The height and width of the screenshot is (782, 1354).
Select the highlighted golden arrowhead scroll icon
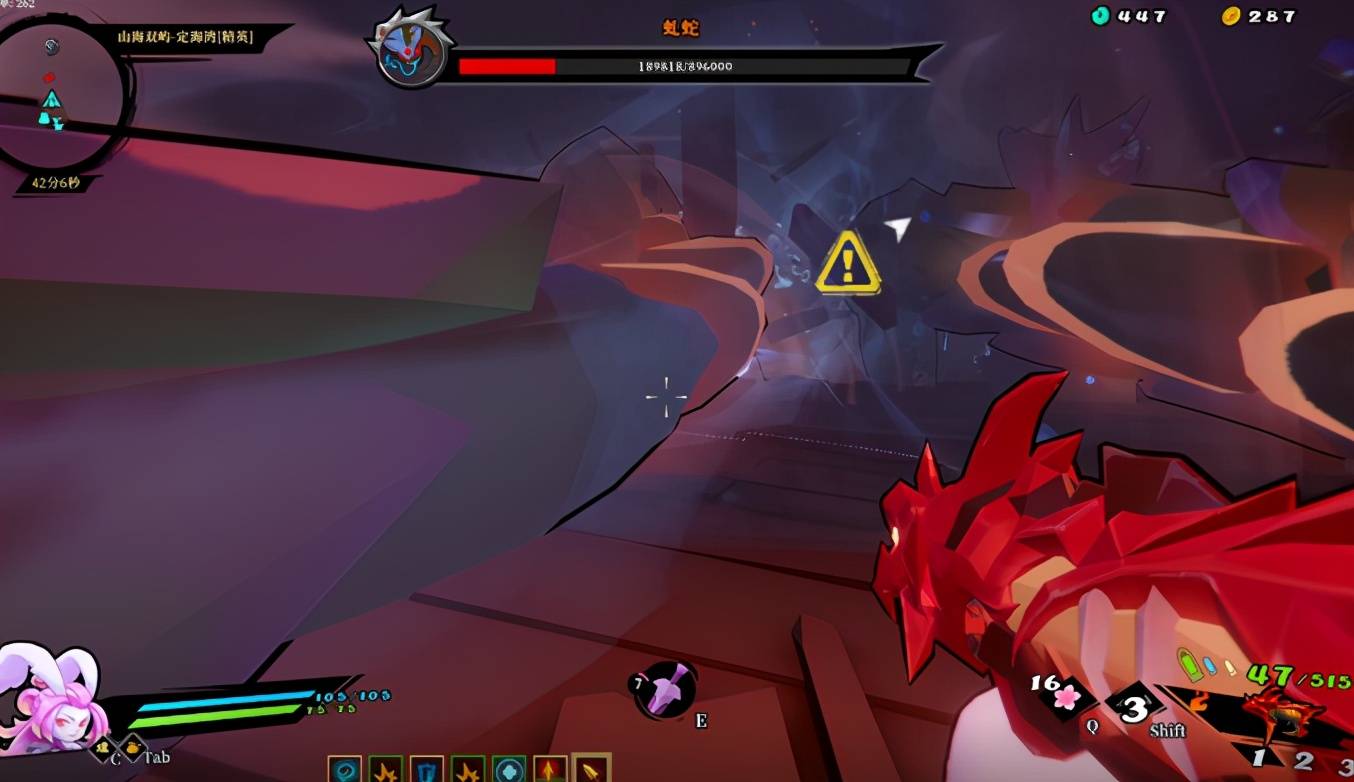591,769
